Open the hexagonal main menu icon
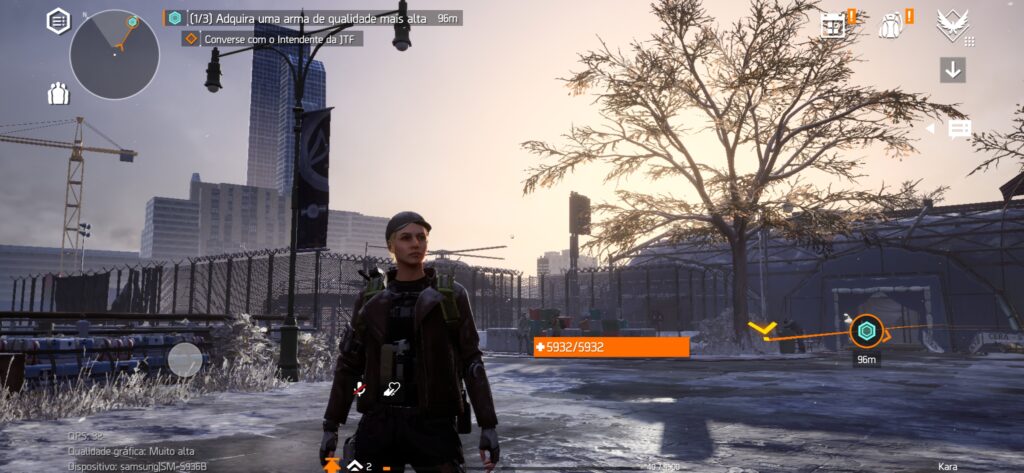This screenshot has width=1024, height=473. [x=59, y=20]
